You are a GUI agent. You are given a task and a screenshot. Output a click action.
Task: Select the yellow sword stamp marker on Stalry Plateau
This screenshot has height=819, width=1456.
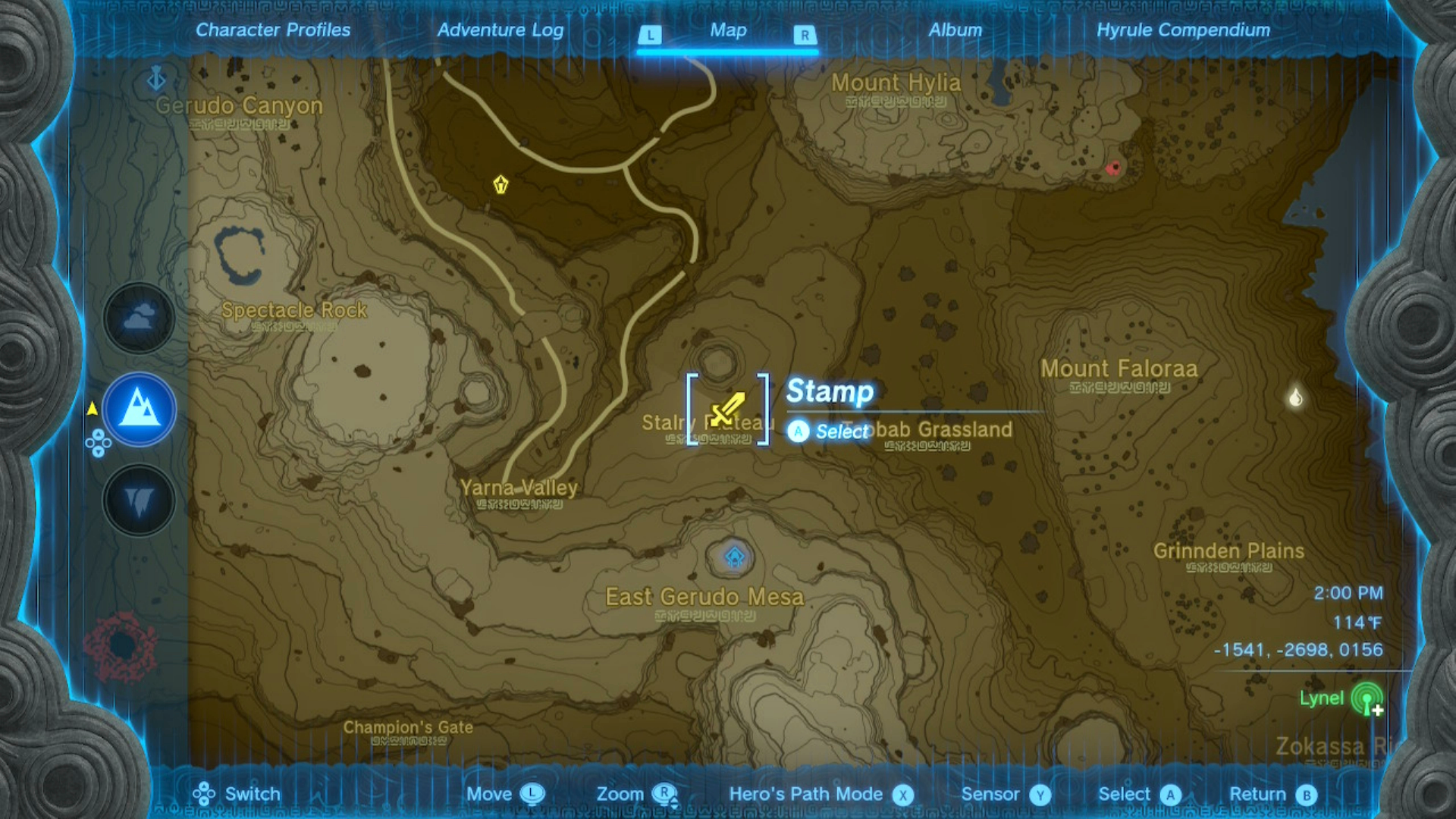pos(726,409)
